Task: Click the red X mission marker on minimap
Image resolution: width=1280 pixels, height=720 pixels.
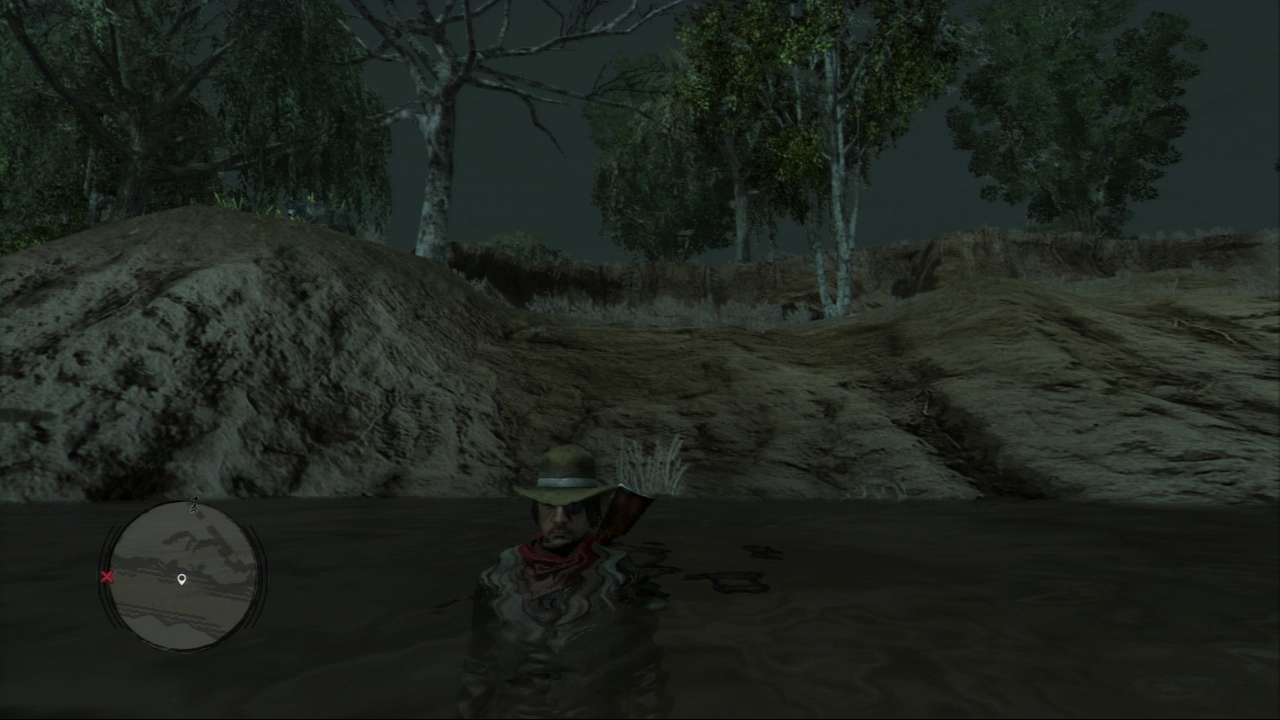Action: click(x=107, y=577)
